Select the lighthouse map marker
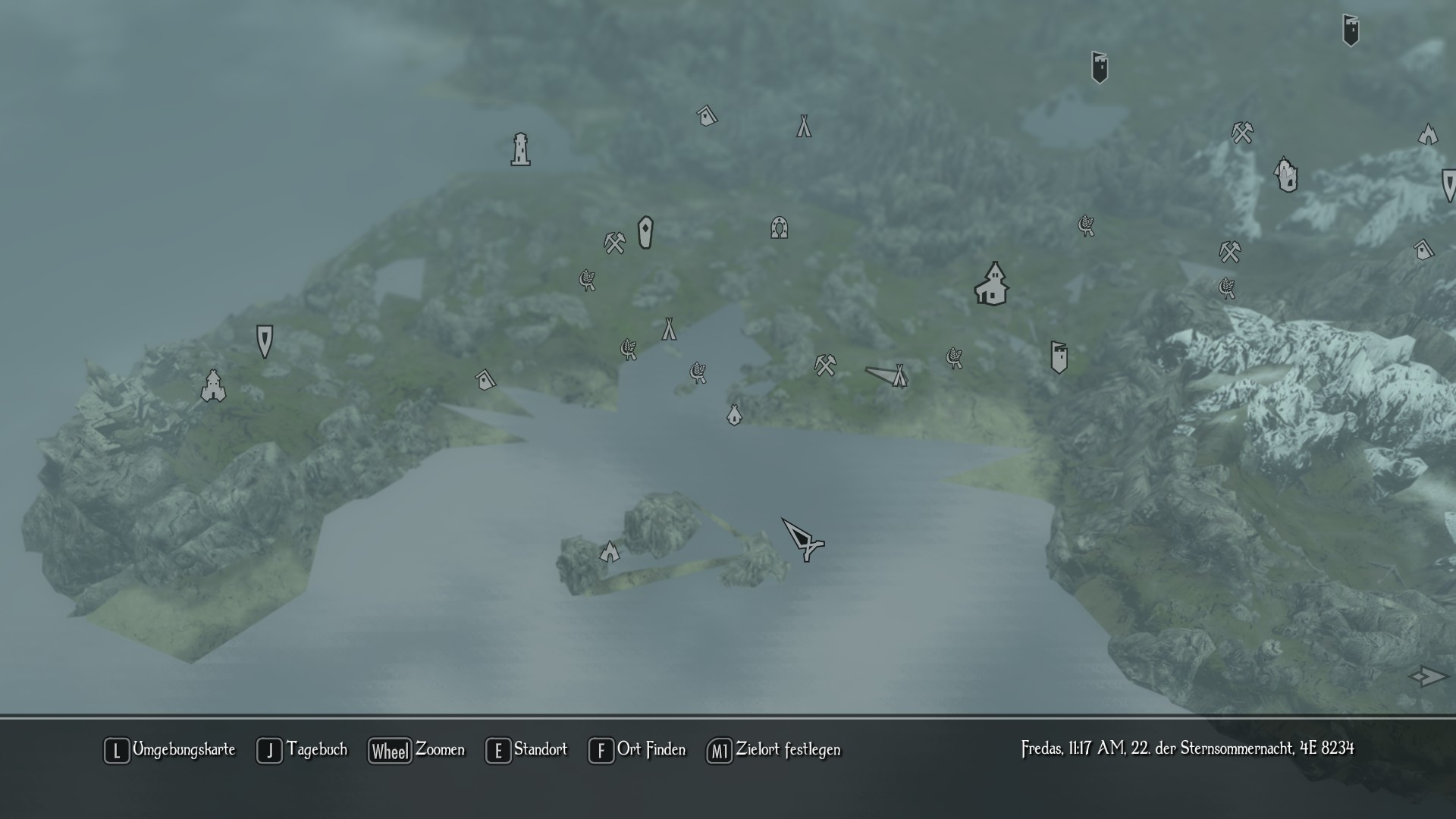This screenshot has width=1456, height=819. click(520, 149)
